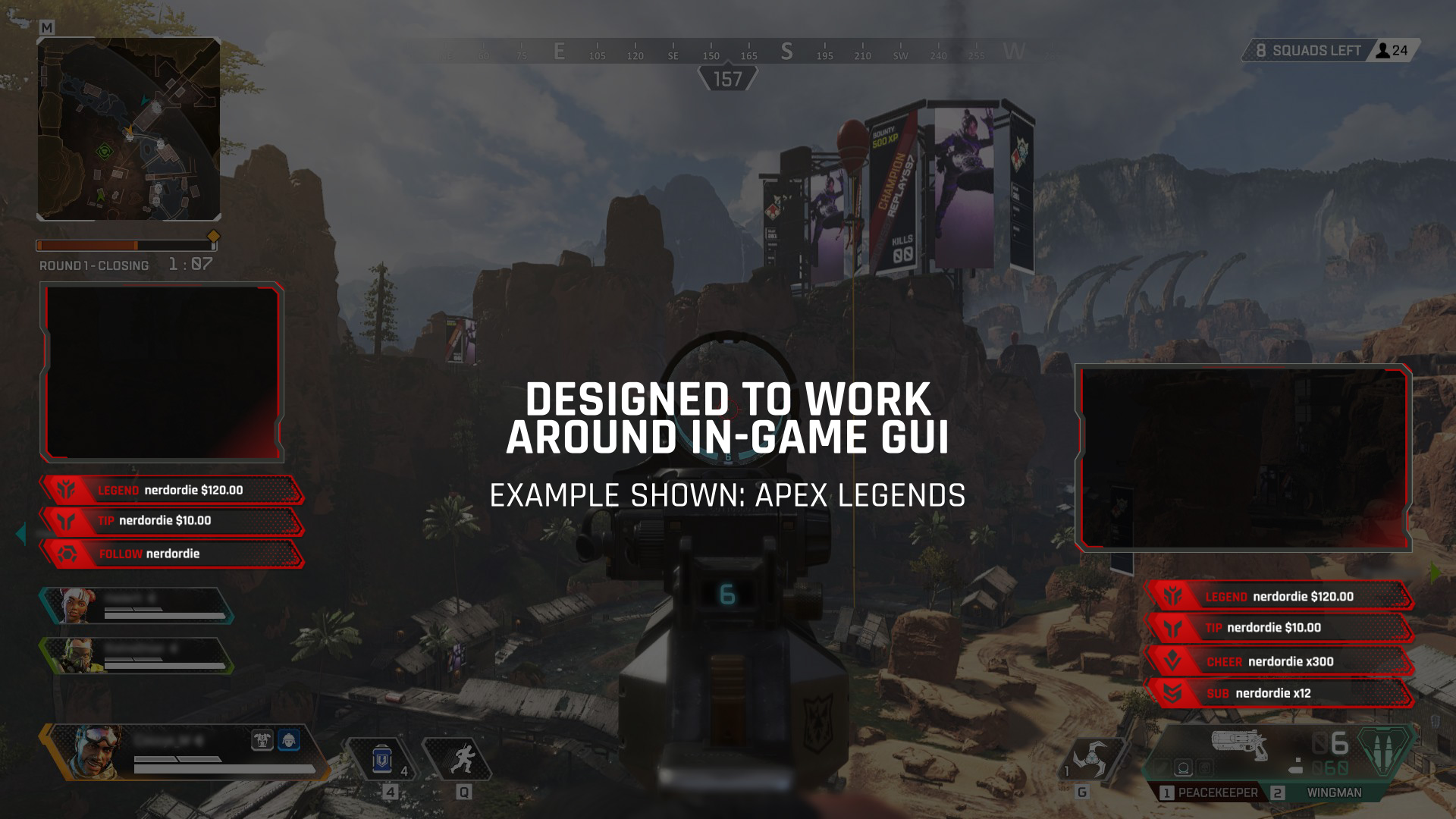Click the goggled teammate's status banner

(x=136, y=655)
